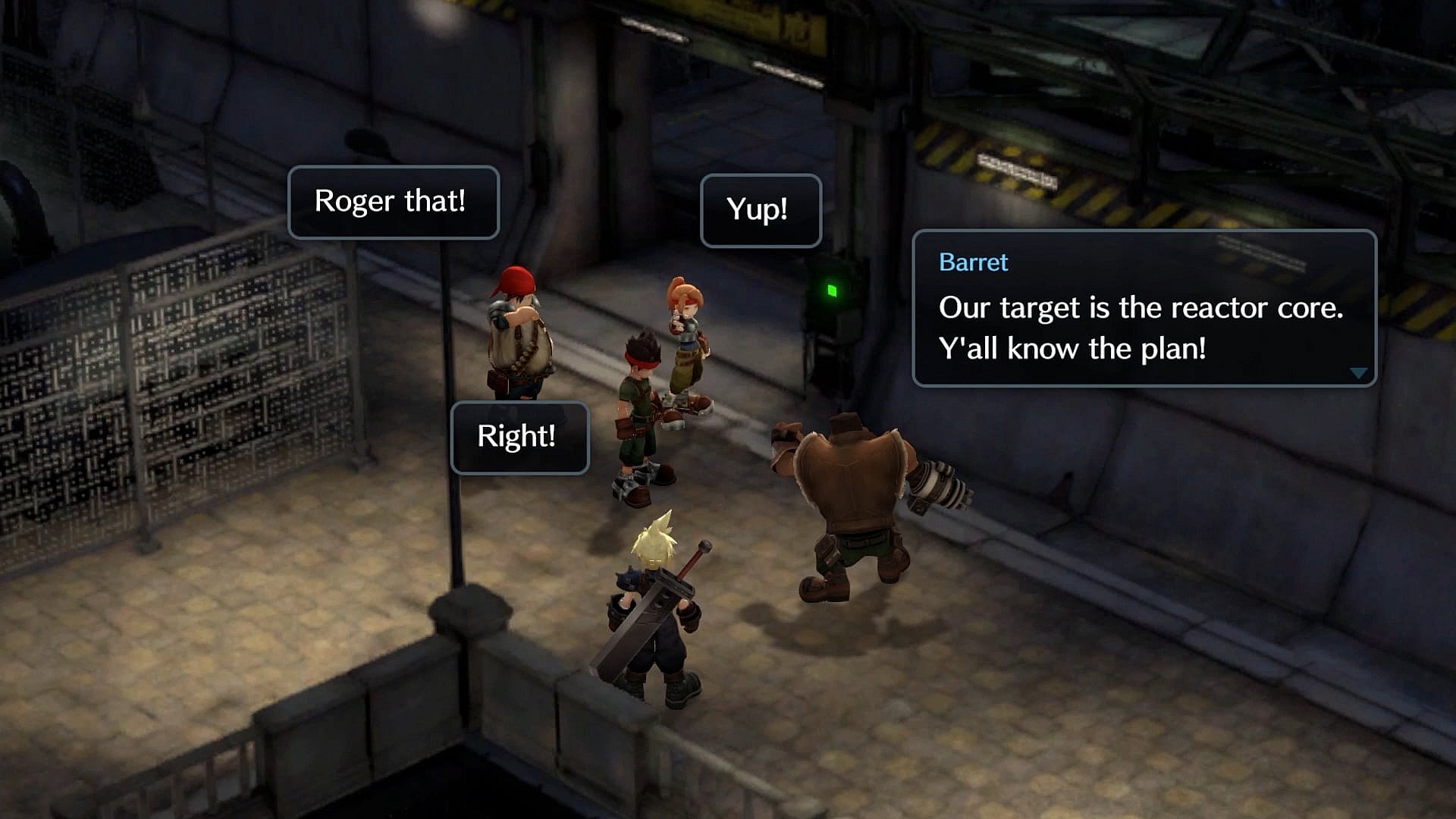Advance Barret's reactor core dialogue box

(x=1143, y=309)
